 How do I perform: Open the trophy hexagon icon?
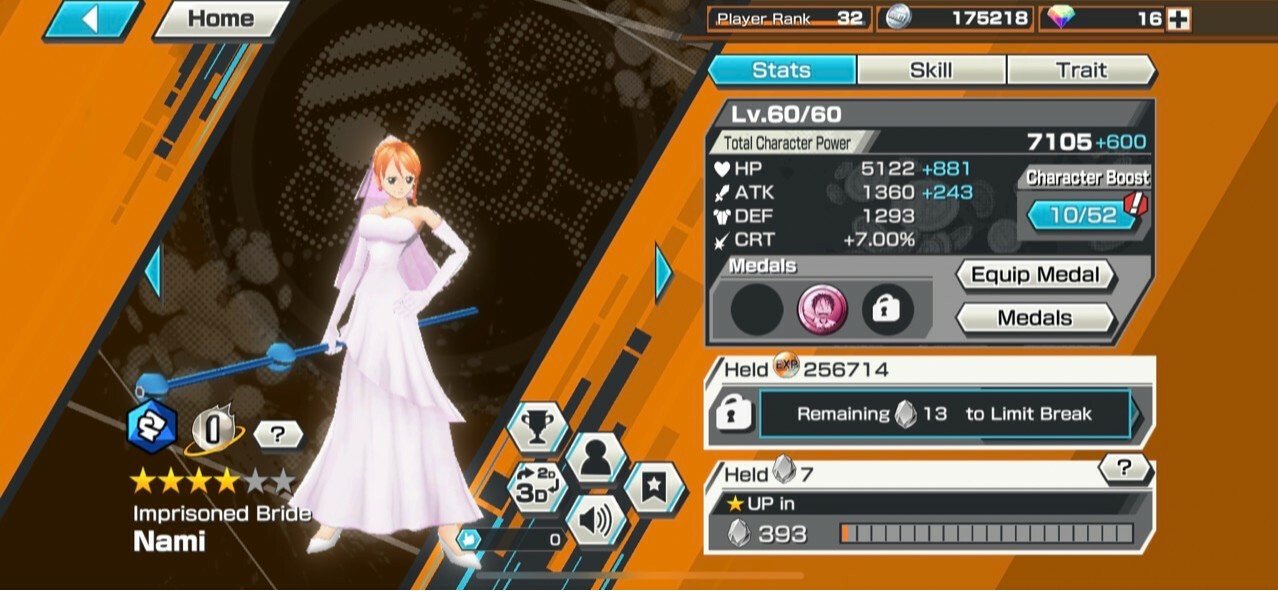point(537,427)
